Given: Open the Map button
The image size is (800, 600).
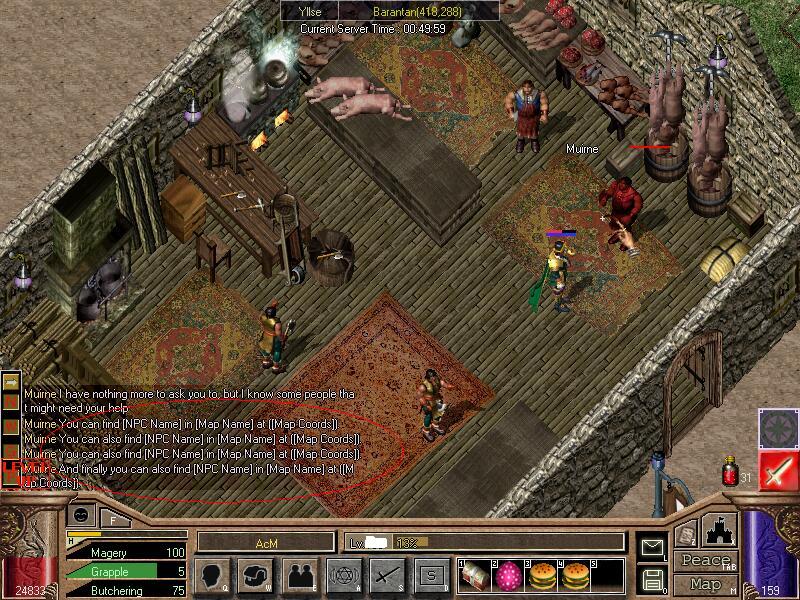Looking at the screenshot, I should 705,583.
